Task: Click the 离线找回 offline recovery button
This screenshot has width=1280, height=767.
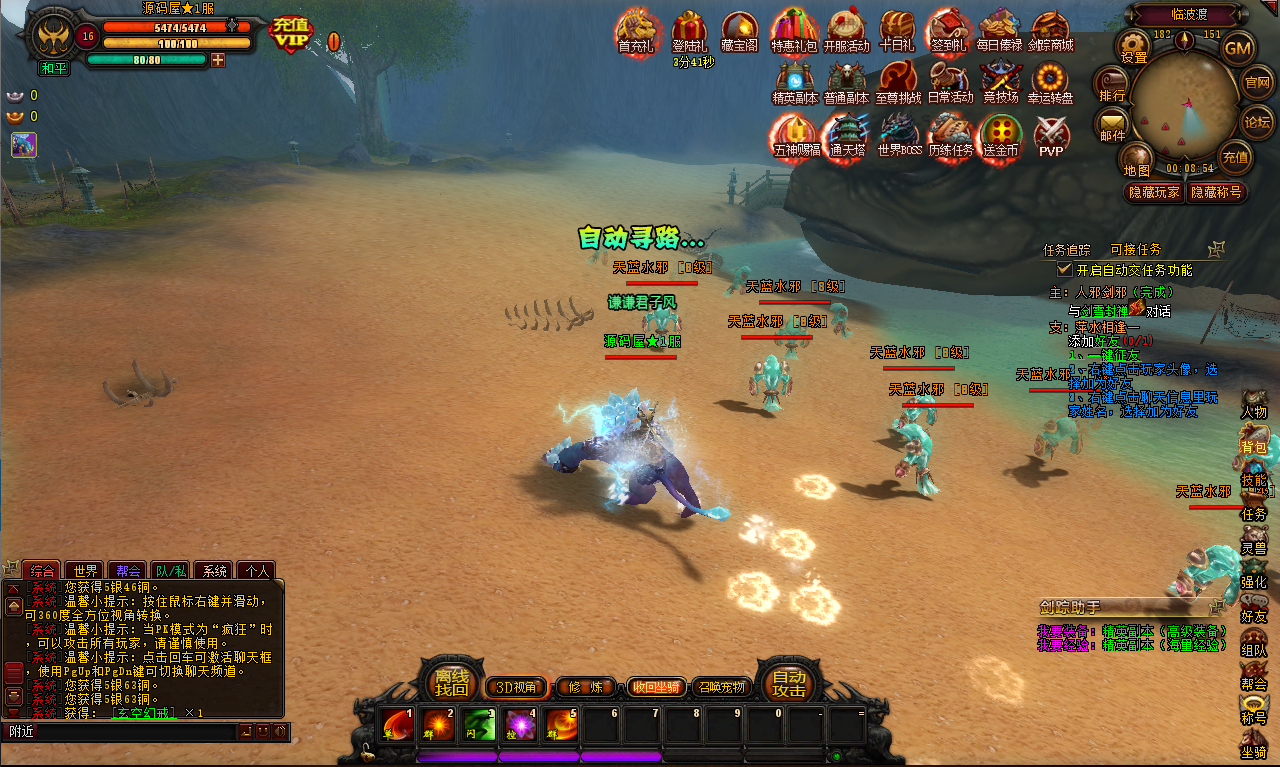Action: tap(451, 683)
